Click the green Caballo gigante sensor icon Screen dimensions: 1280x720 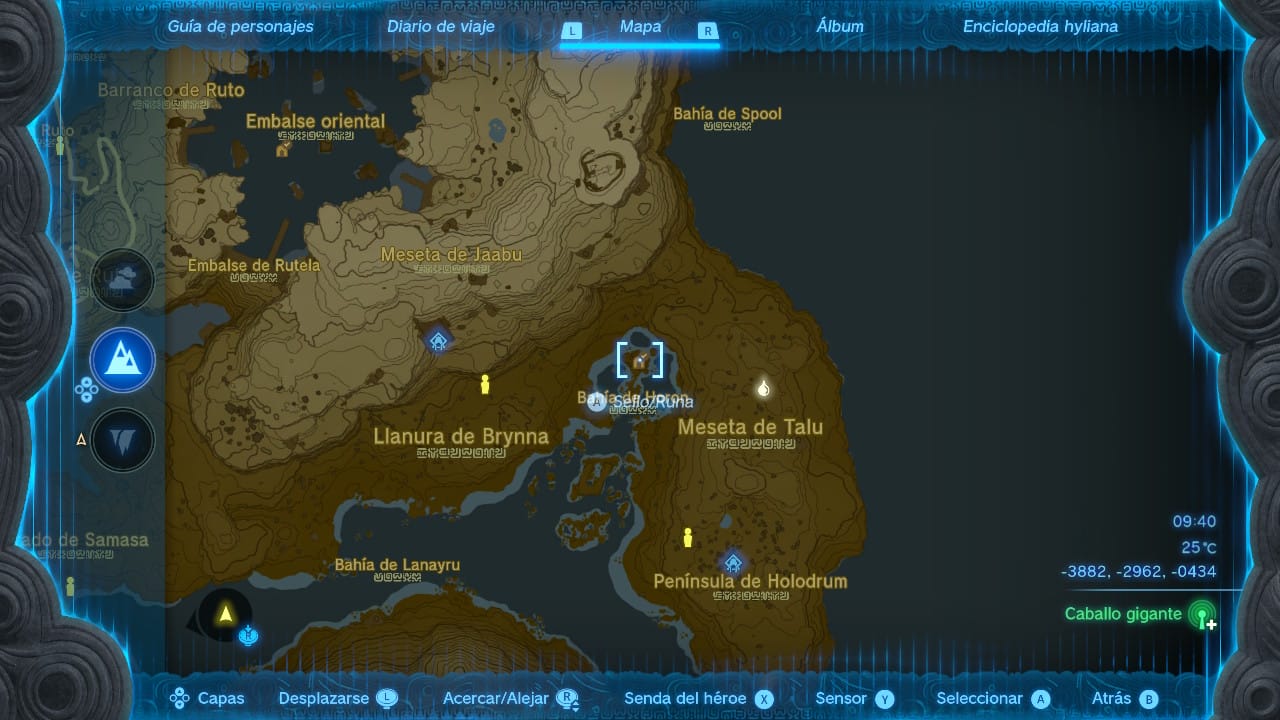pyautogui.click(x=1201, y=614)
